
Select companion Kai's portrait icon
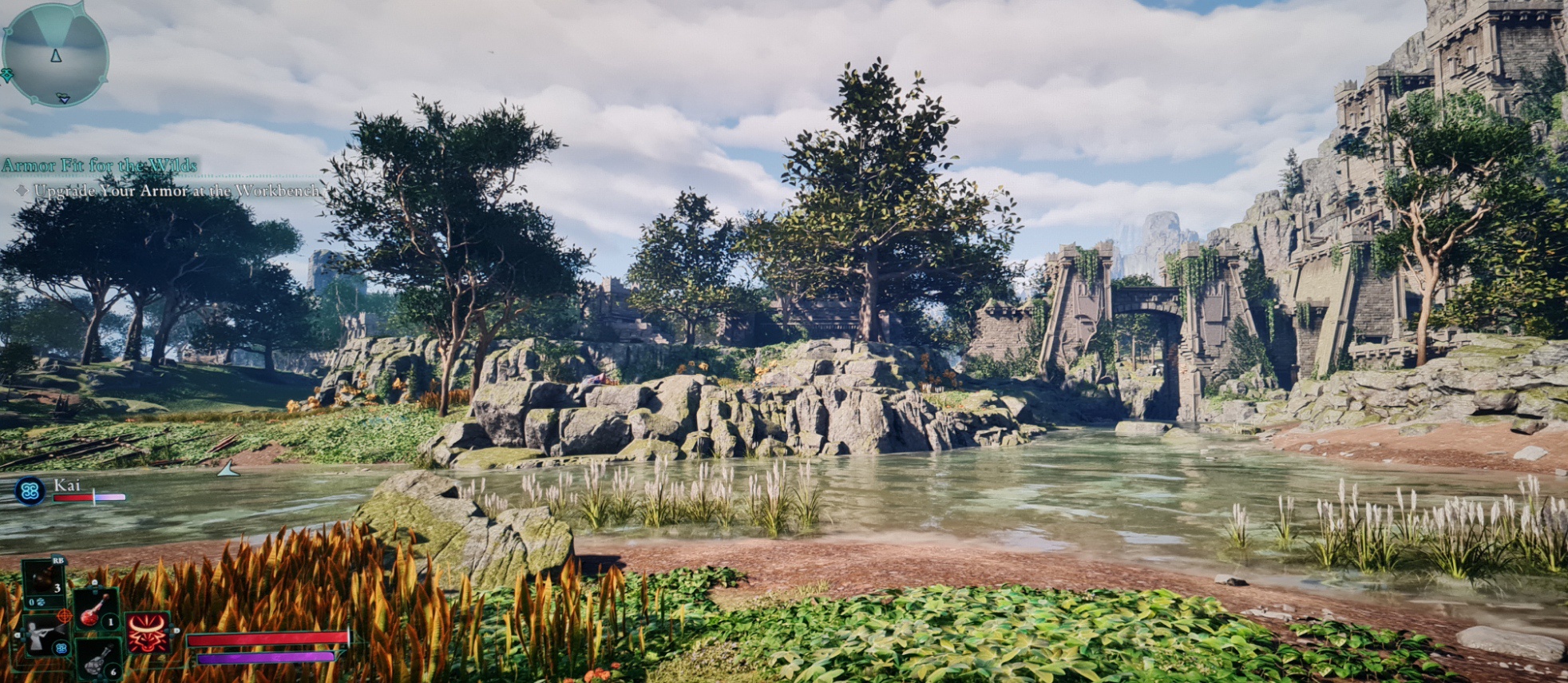(30, 490)
